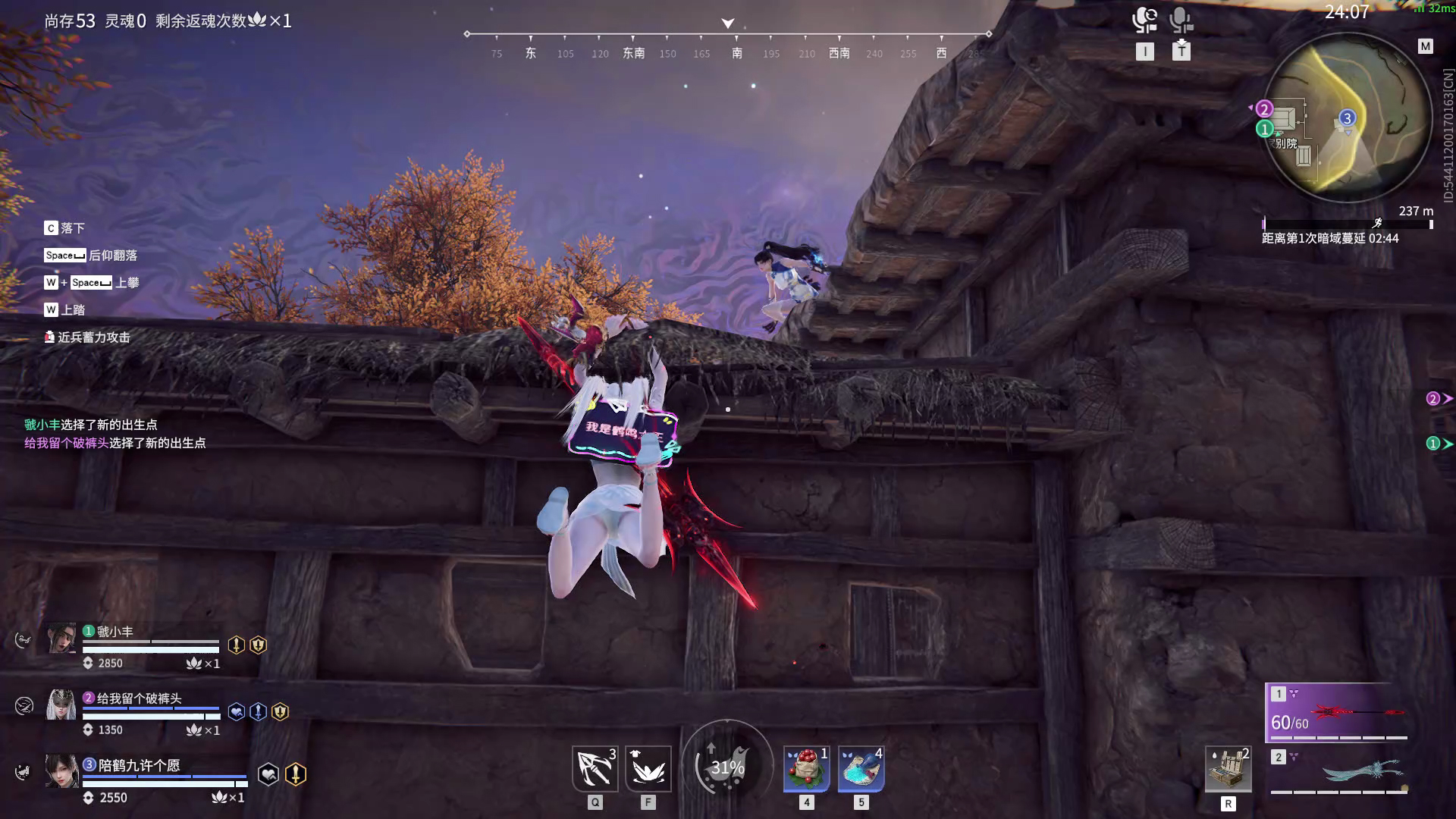The width and height of the screenshot is (1456, 819).
Task: Click the dark zone countdown progress bar
Action: (x=1346, y=224)
